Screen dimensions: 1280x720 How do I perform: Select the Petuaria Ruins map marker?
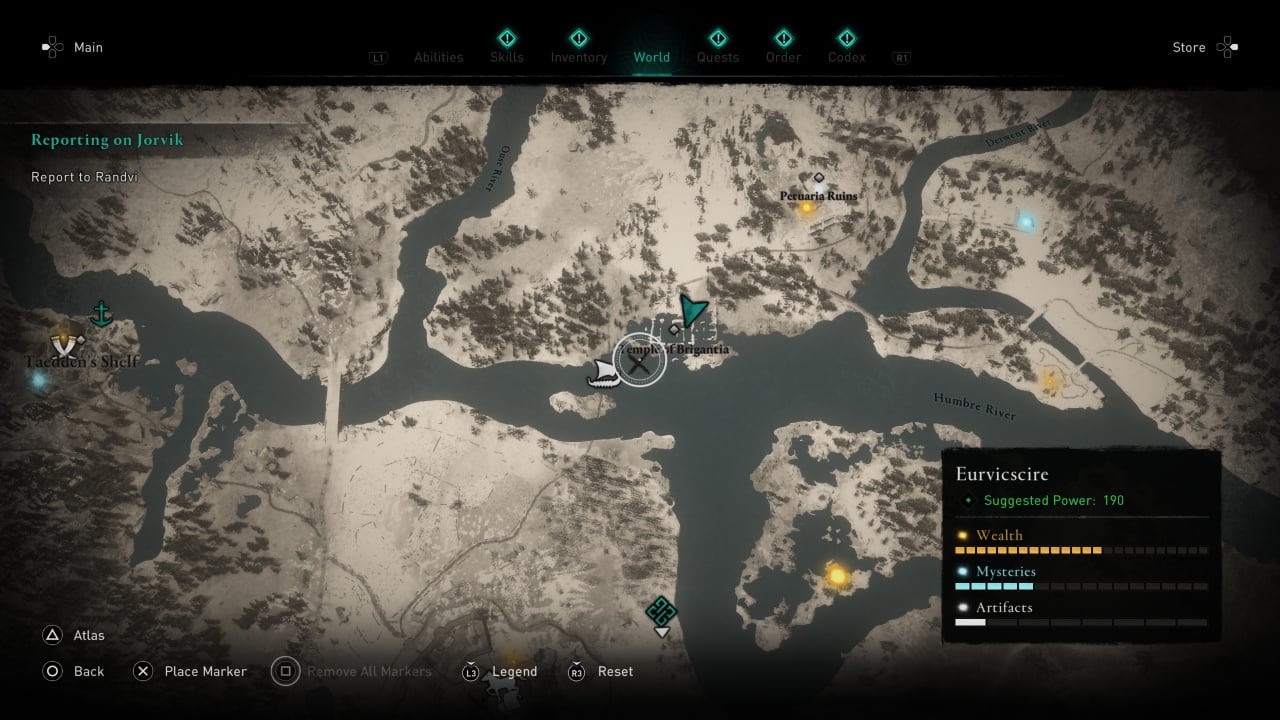click(818, 195)
